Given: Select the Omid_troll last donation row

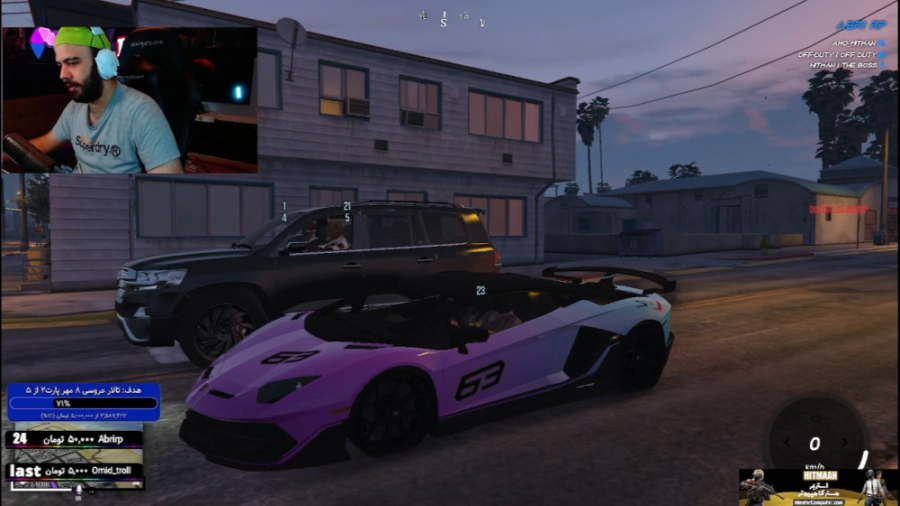Looking at the screenshot, I should point(74,470).
